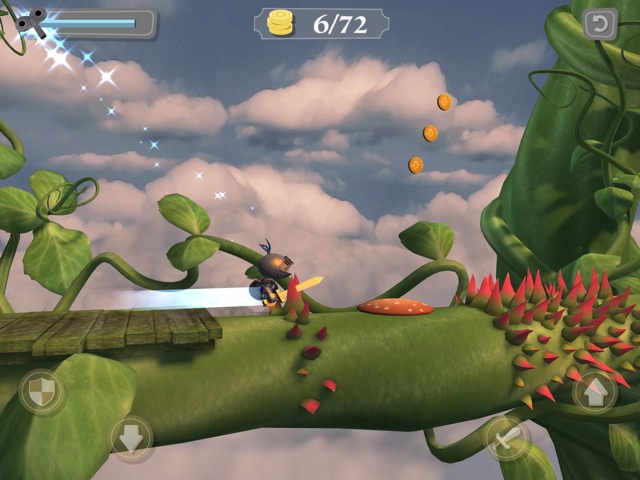Screen dimensions: 640x480
Task: Hit the sword attack button
Action: (507, 437)
